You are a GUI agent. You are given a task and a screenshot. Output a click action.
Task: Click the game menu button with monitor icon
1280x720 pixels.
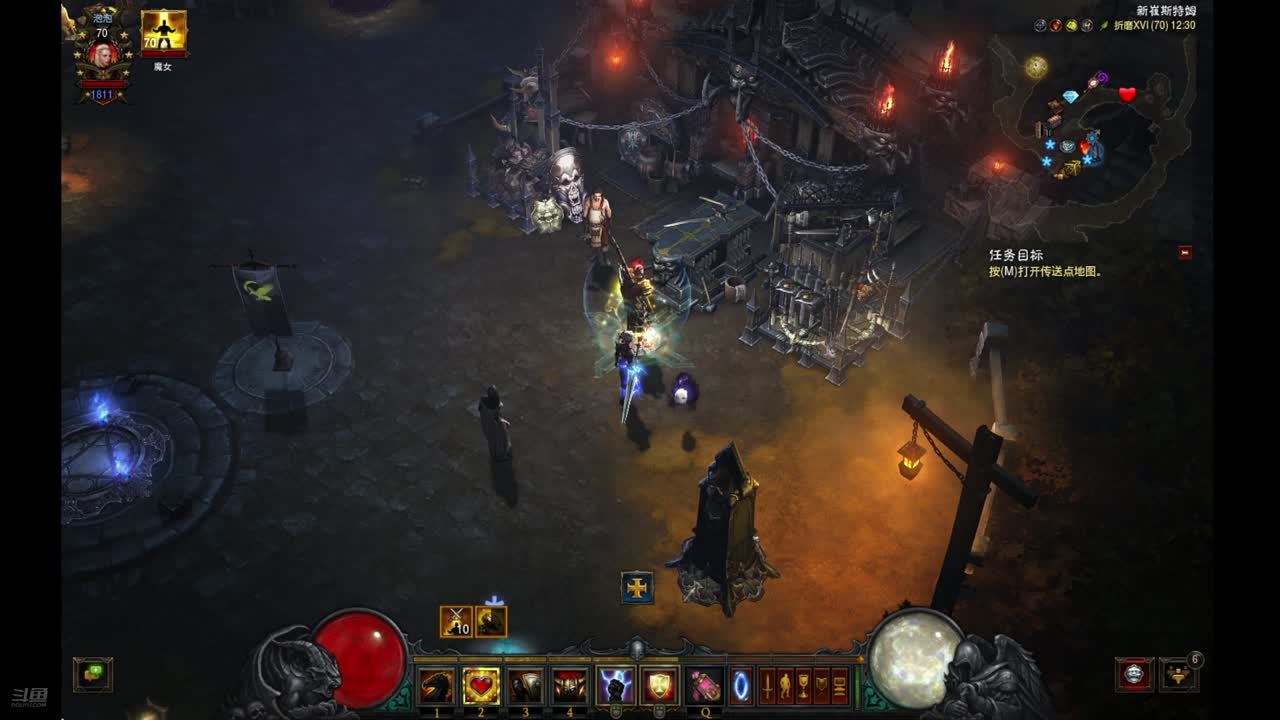(839, 686)
